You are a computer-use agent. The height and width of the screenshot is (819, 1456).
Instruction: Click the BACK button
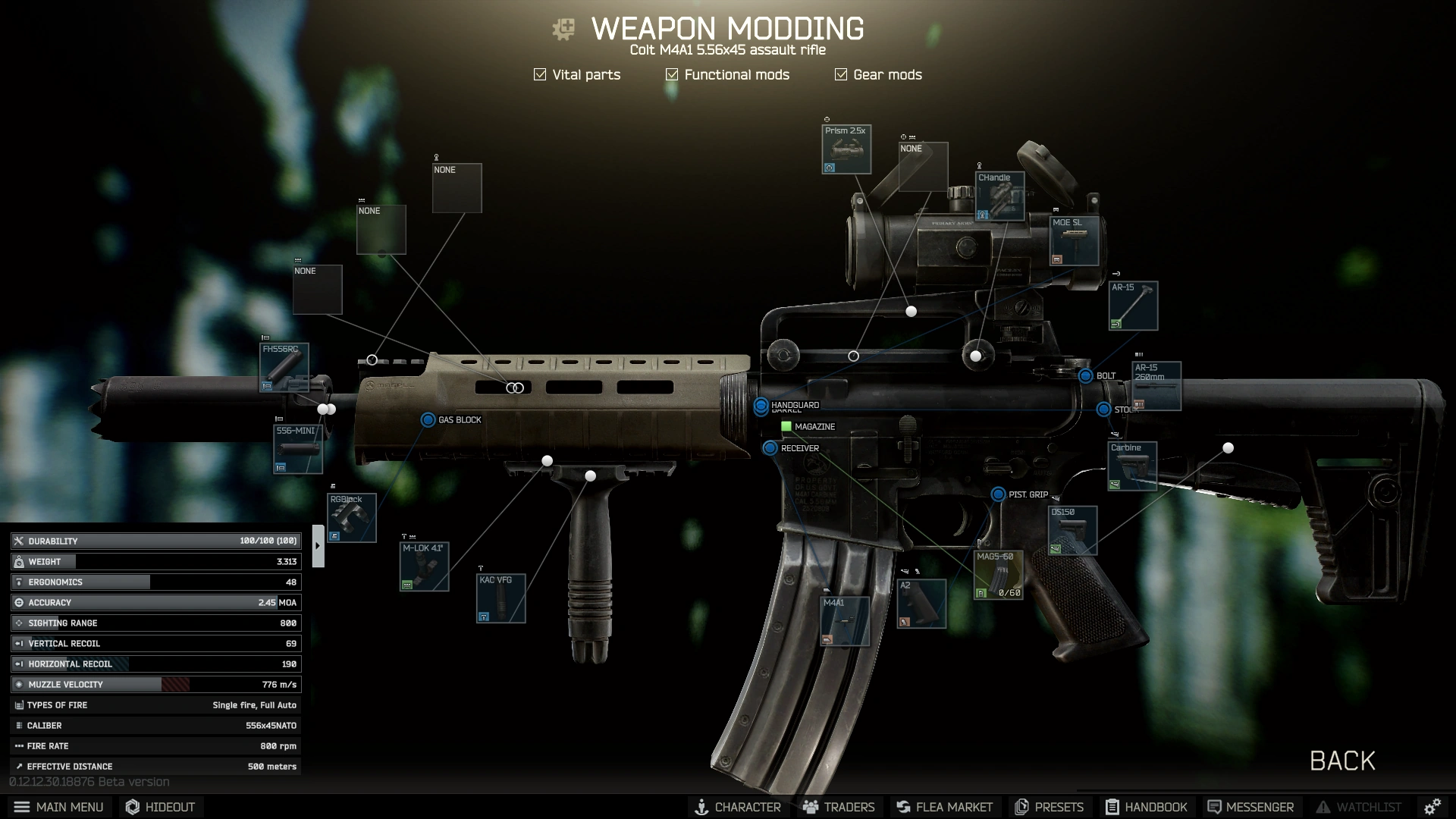(1342, 761)
